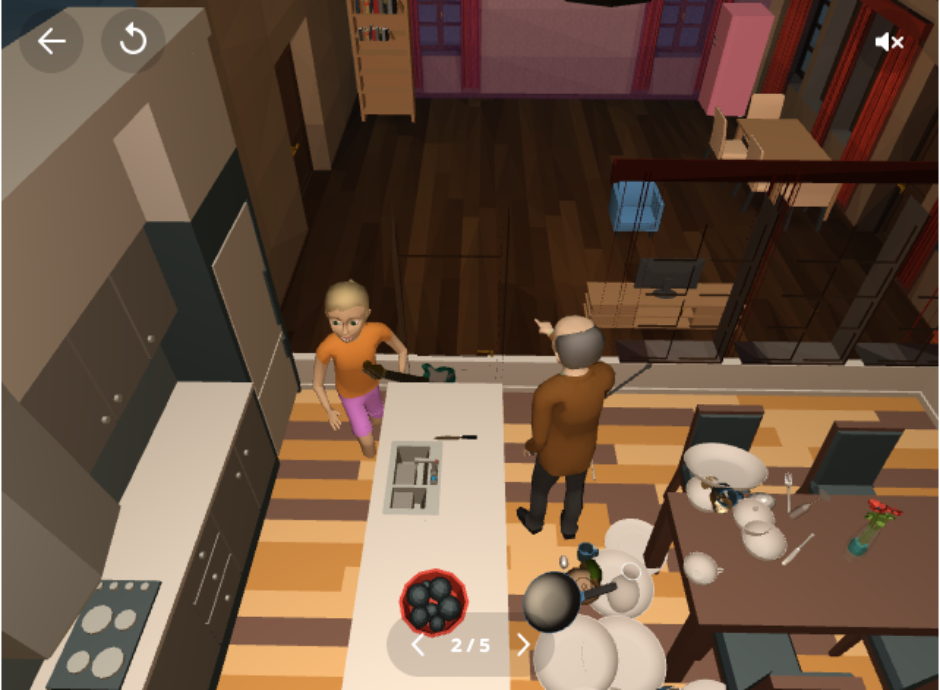The height and width of the screenshot is (690, 940).
Task: Go back using the left arrow button
Action: [51, 41]
